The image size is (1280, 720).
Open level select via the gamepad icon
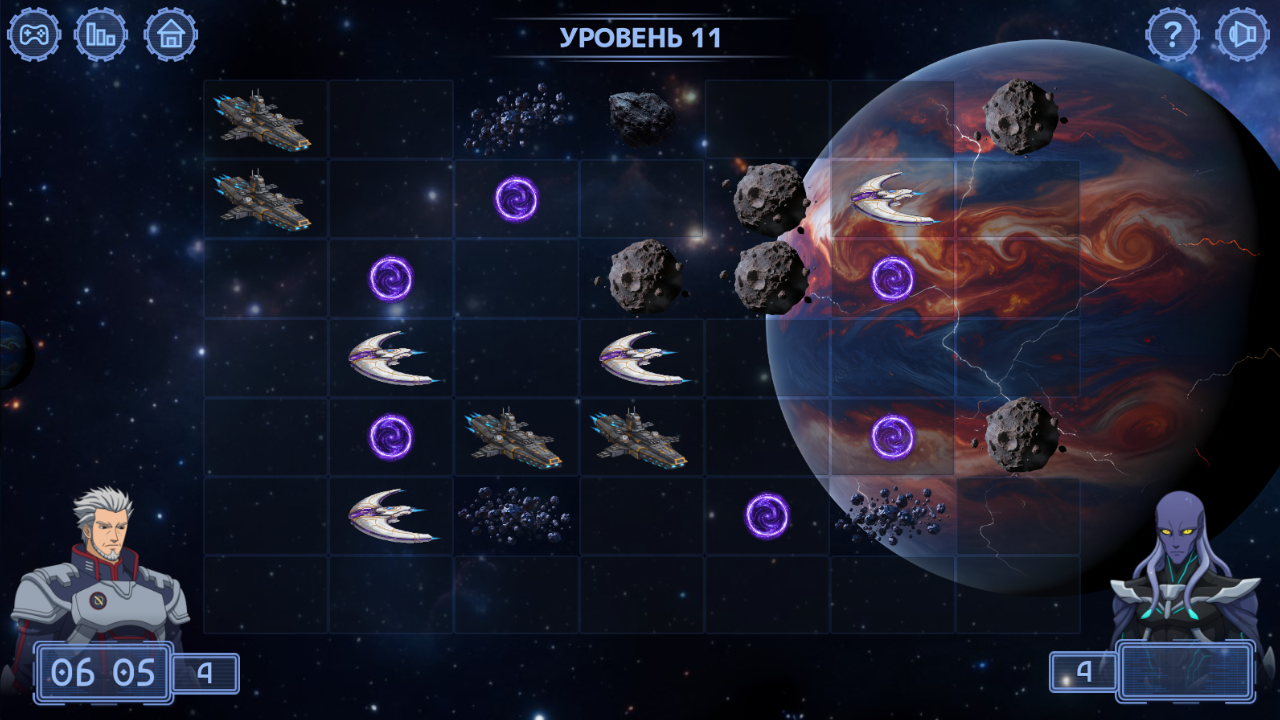(33, 33)
